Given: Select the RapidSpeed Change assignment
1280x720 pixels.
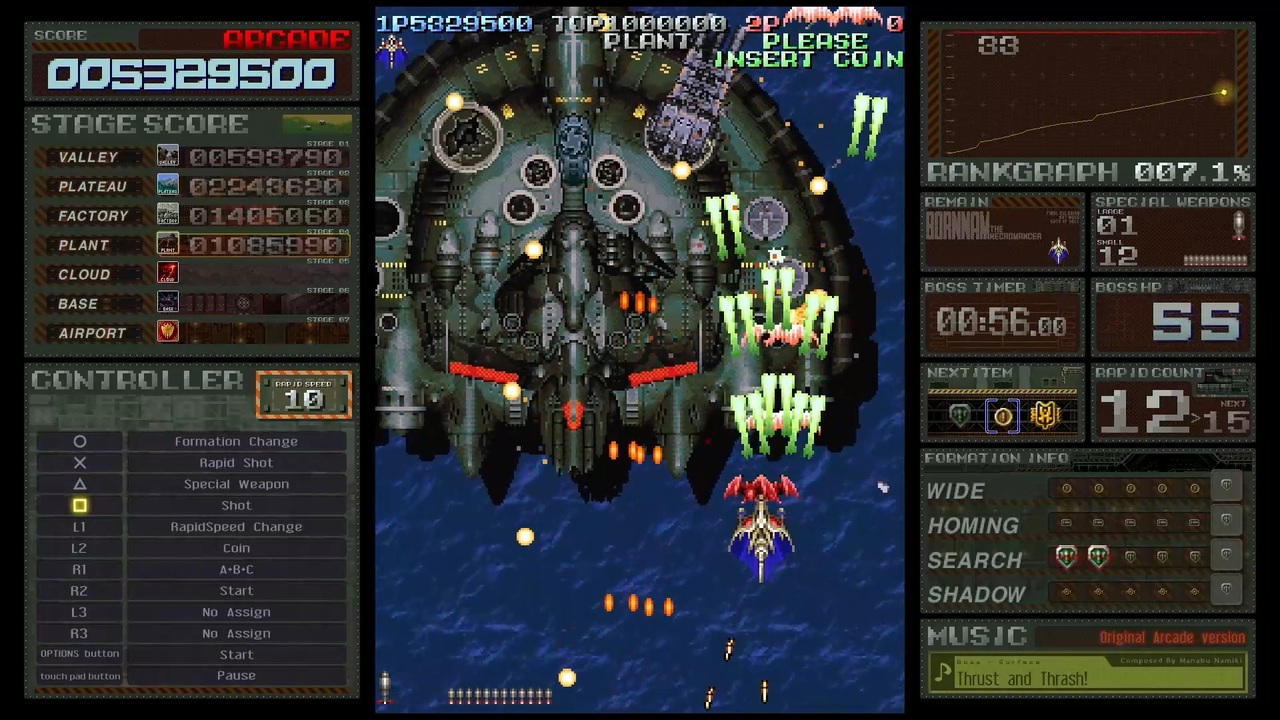Looking at the screenshot, I should coord(236,527).
